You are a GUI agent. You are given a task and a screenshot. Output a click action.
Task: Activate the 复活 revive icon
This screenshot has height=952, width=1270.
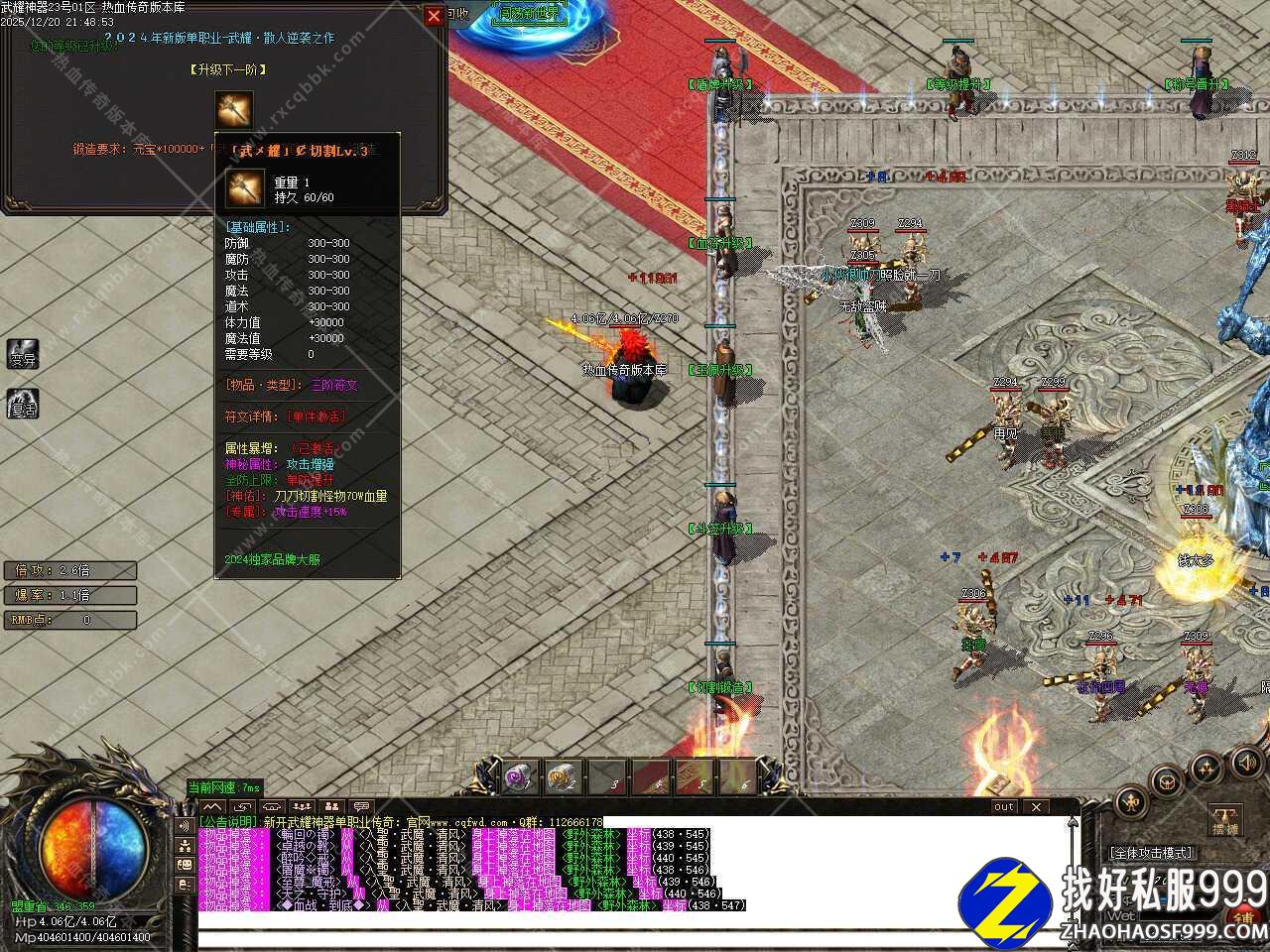[x=23, y=404]
